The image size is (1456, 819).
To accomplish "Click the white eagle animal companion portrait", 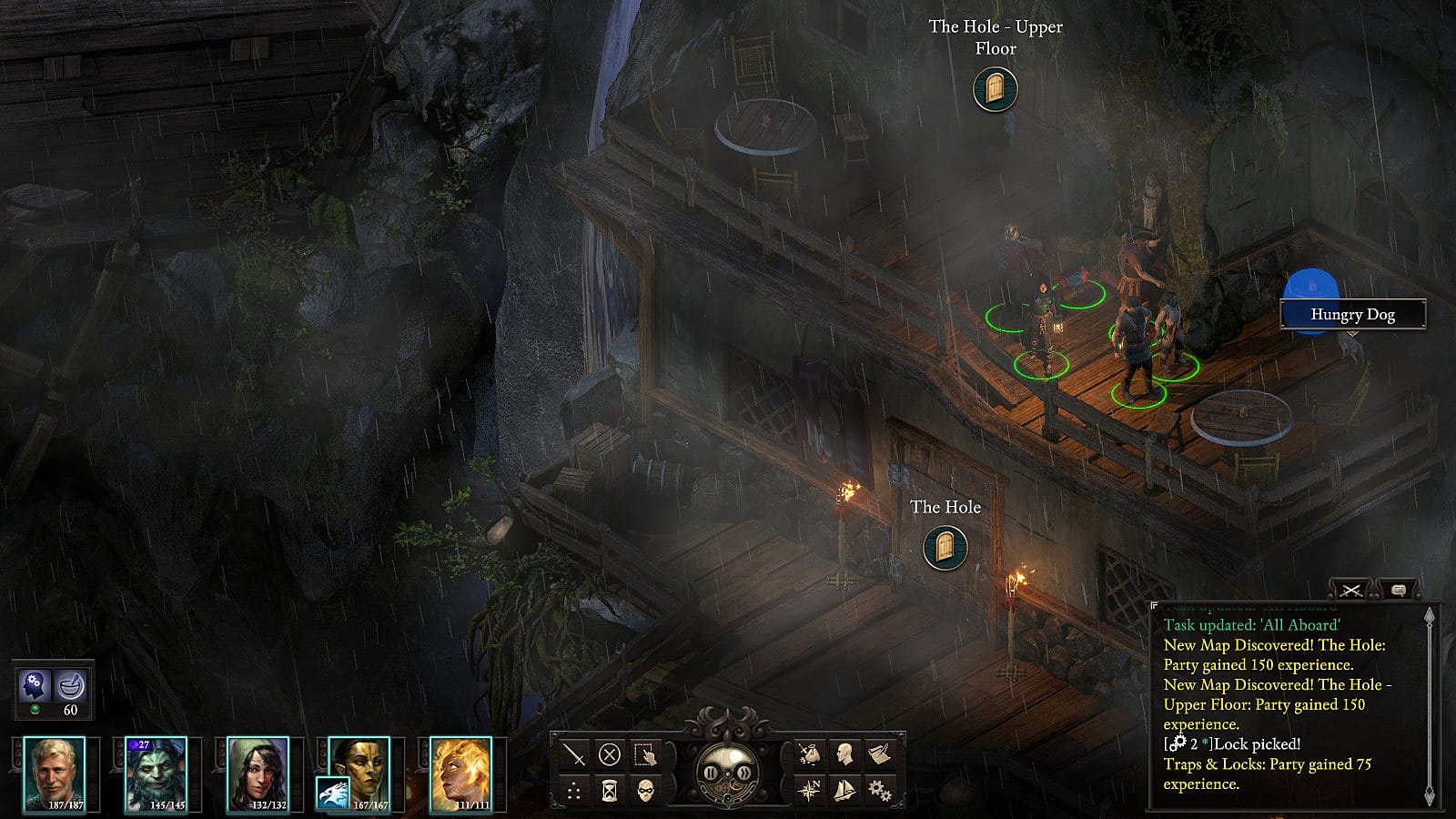I will (x=332, y=794).
